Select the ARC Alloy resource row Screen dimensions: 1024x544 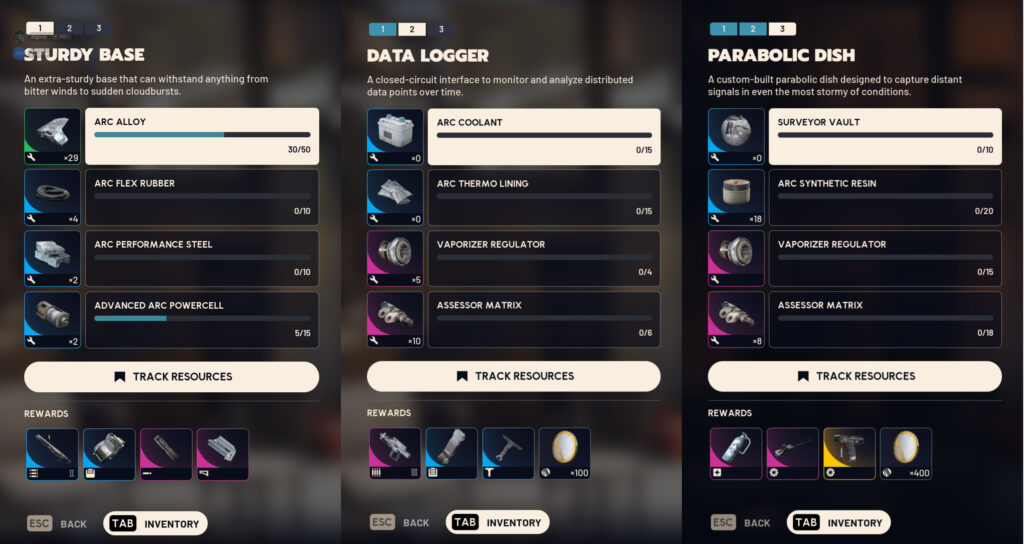pos(202,136)
